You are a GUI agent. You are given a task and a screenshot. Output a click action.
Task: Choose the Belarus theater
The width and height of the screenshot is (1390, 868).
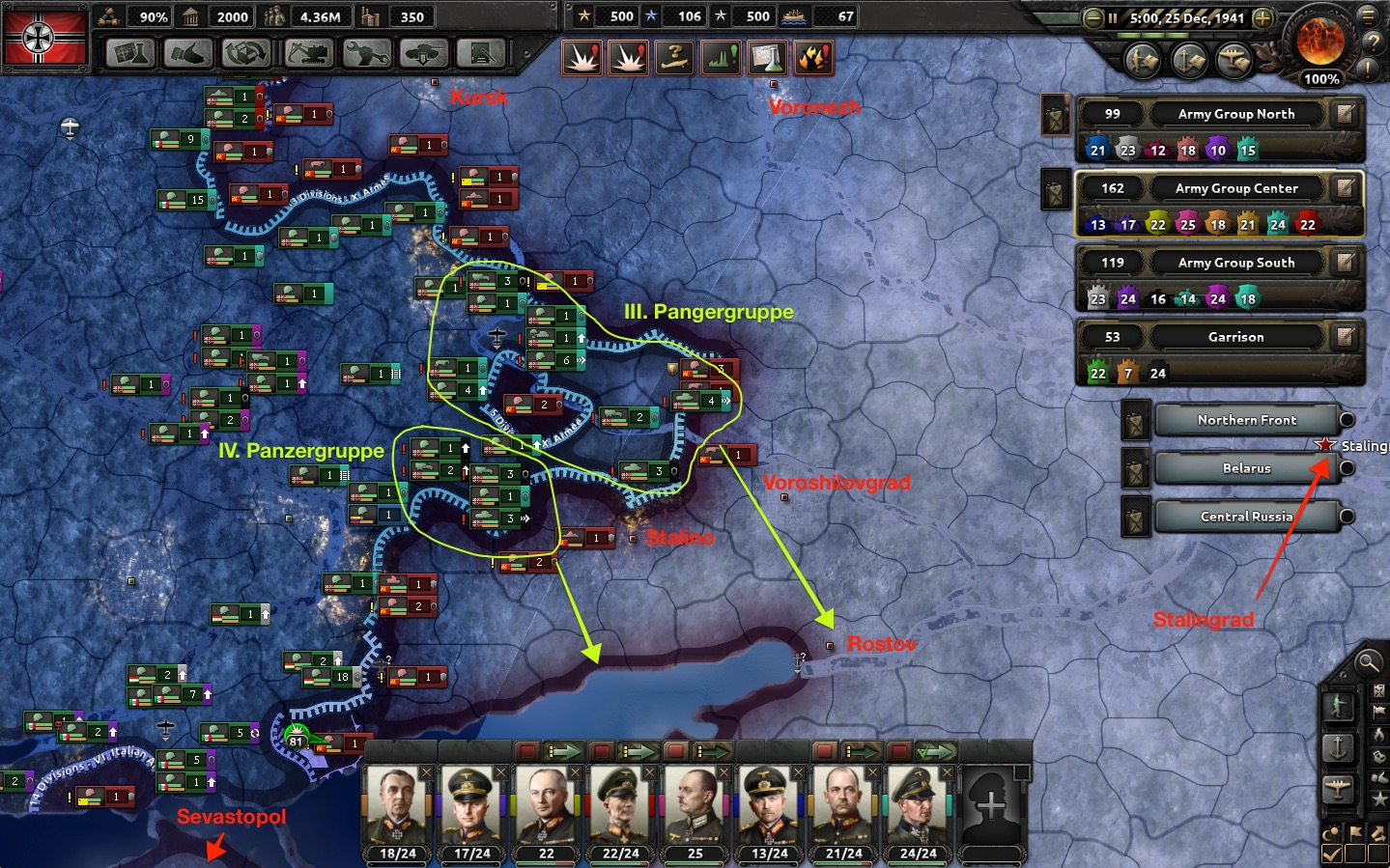pyautogui.click(x=1246, y=468)
